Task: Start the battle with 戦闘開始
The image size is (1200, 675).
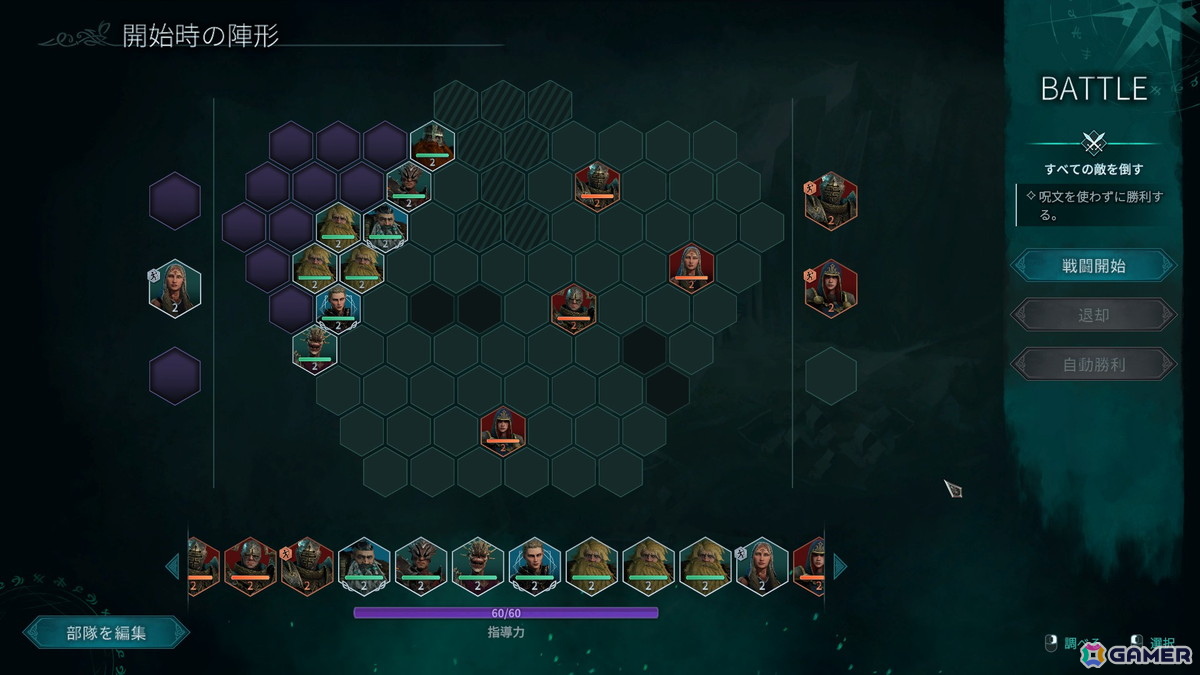Action: click(x=1093, y=266)
